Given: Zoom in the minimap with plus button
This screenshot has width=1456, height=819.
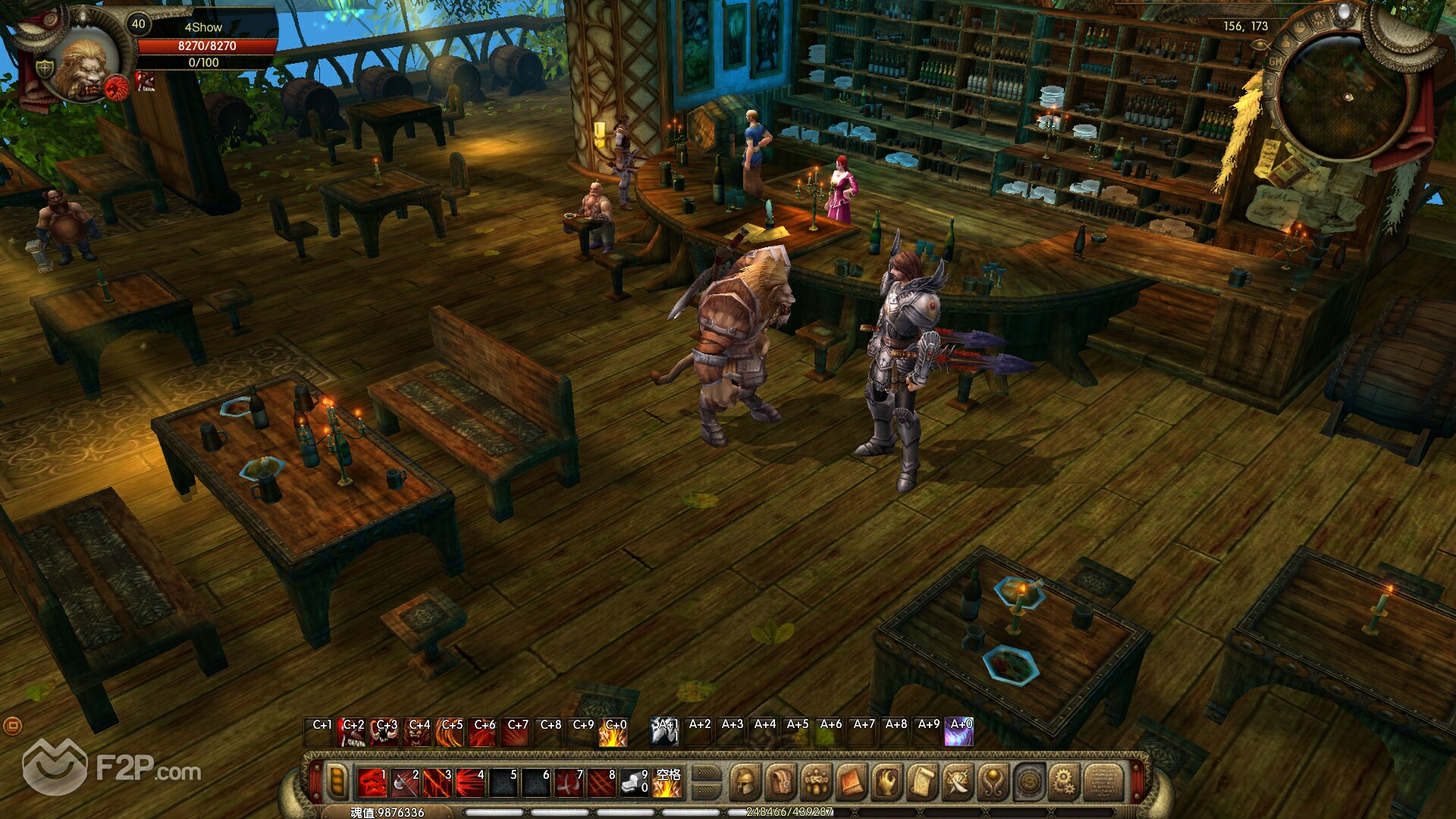Looking at the screenshot, I should (1267, 83).
